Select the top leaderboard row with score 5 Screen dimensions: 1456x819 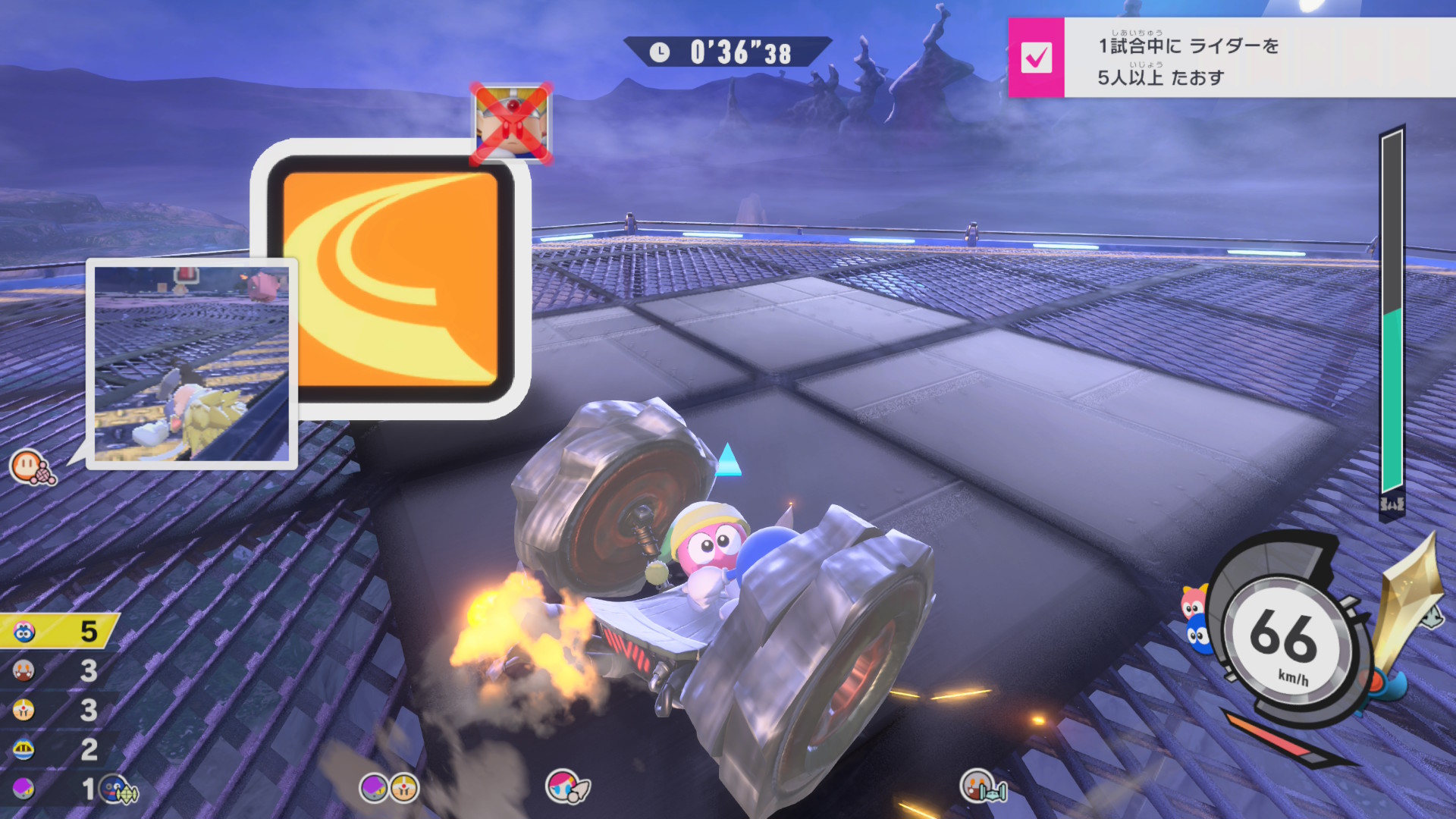[59, 631]
